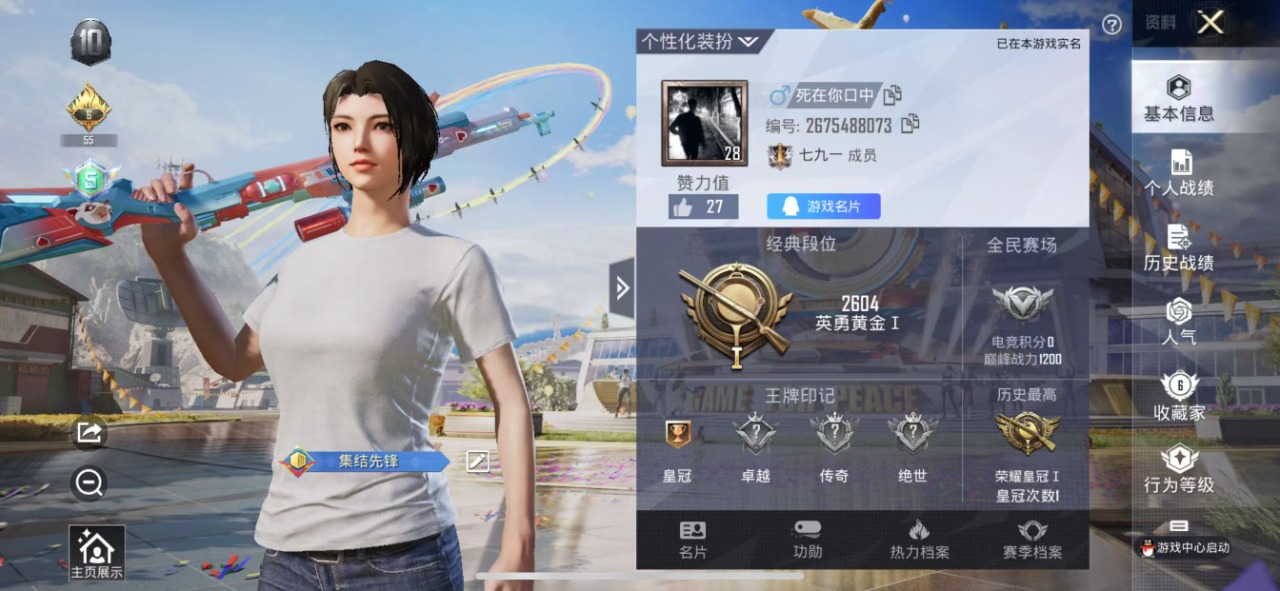Give a like with the thumbs-up button

(703, 207)
